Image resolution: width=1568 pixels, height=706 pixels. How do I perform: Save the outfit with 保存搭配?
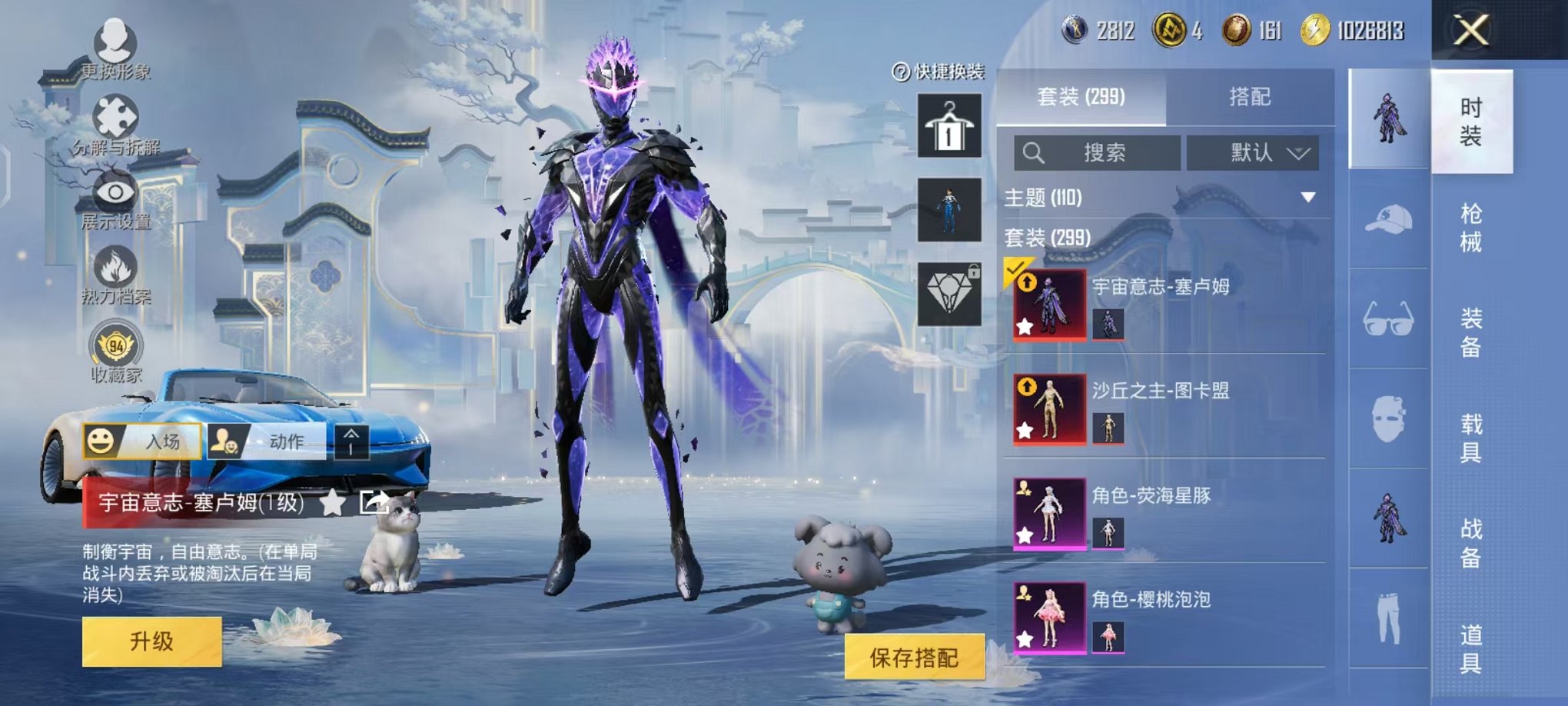[914, 657]
